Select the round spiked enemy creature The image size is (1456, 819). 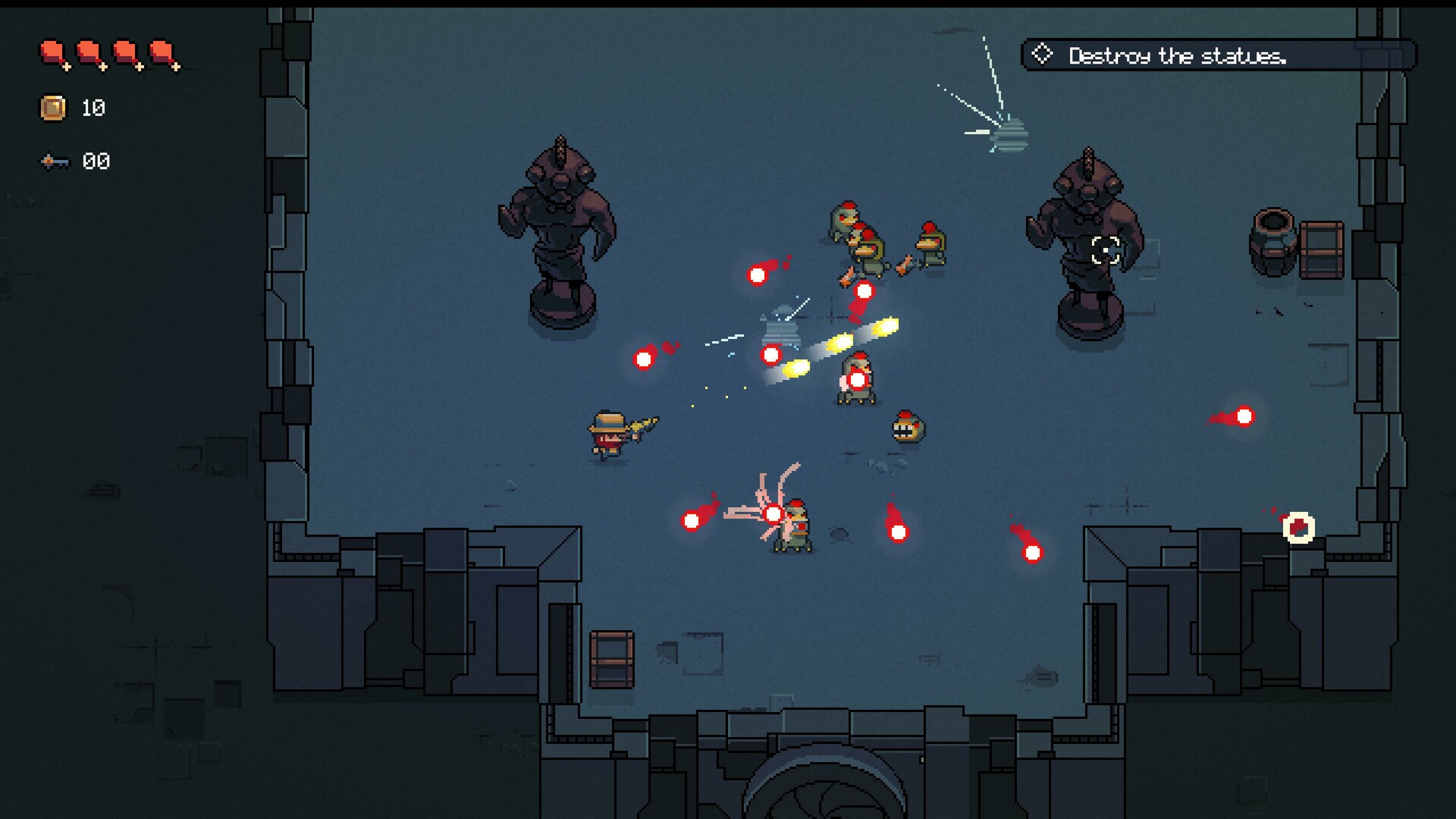906,428
